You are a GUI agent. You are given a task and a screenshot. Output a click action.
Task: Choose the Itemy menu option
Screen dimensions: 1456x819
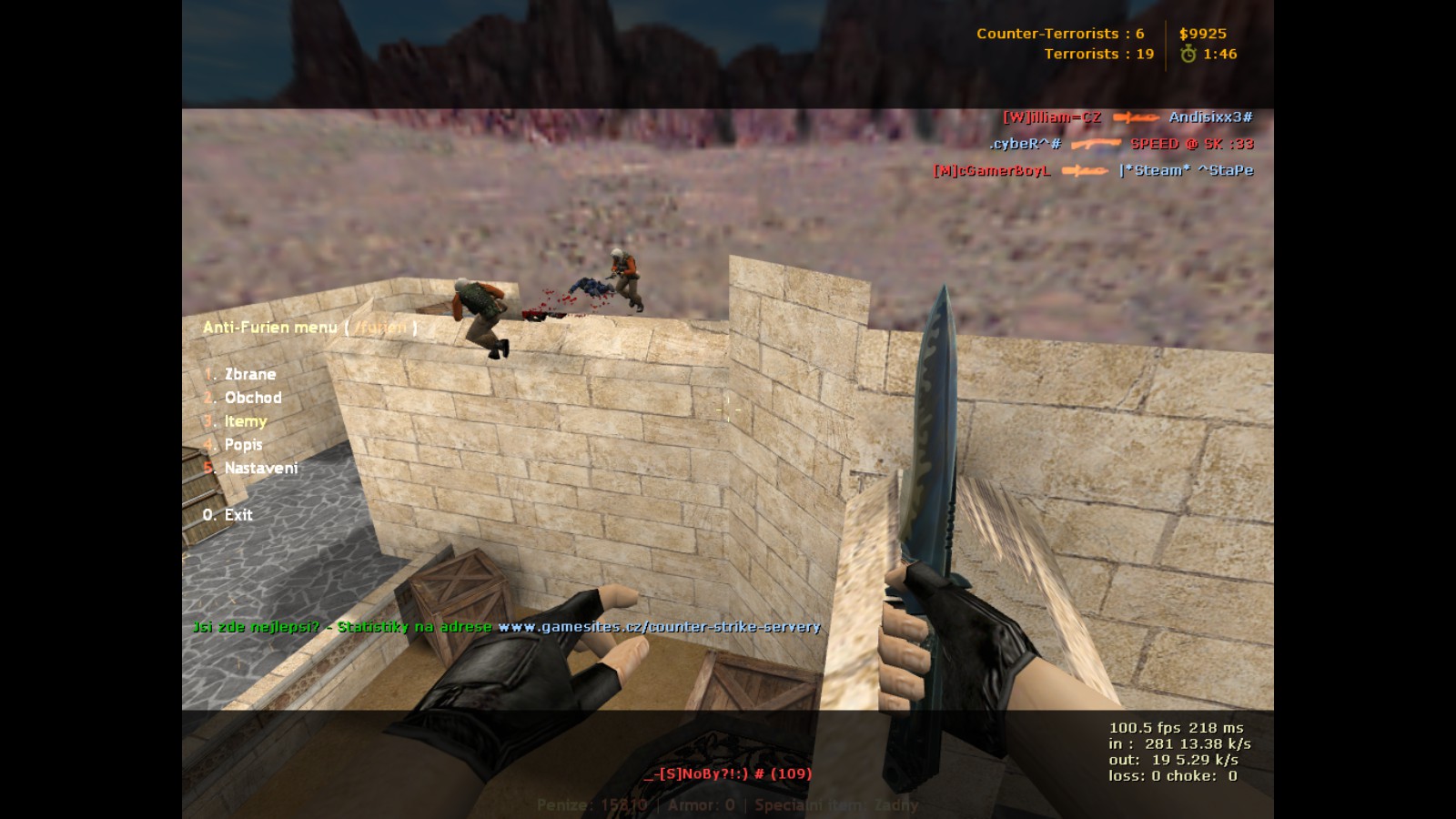[245, 421]
